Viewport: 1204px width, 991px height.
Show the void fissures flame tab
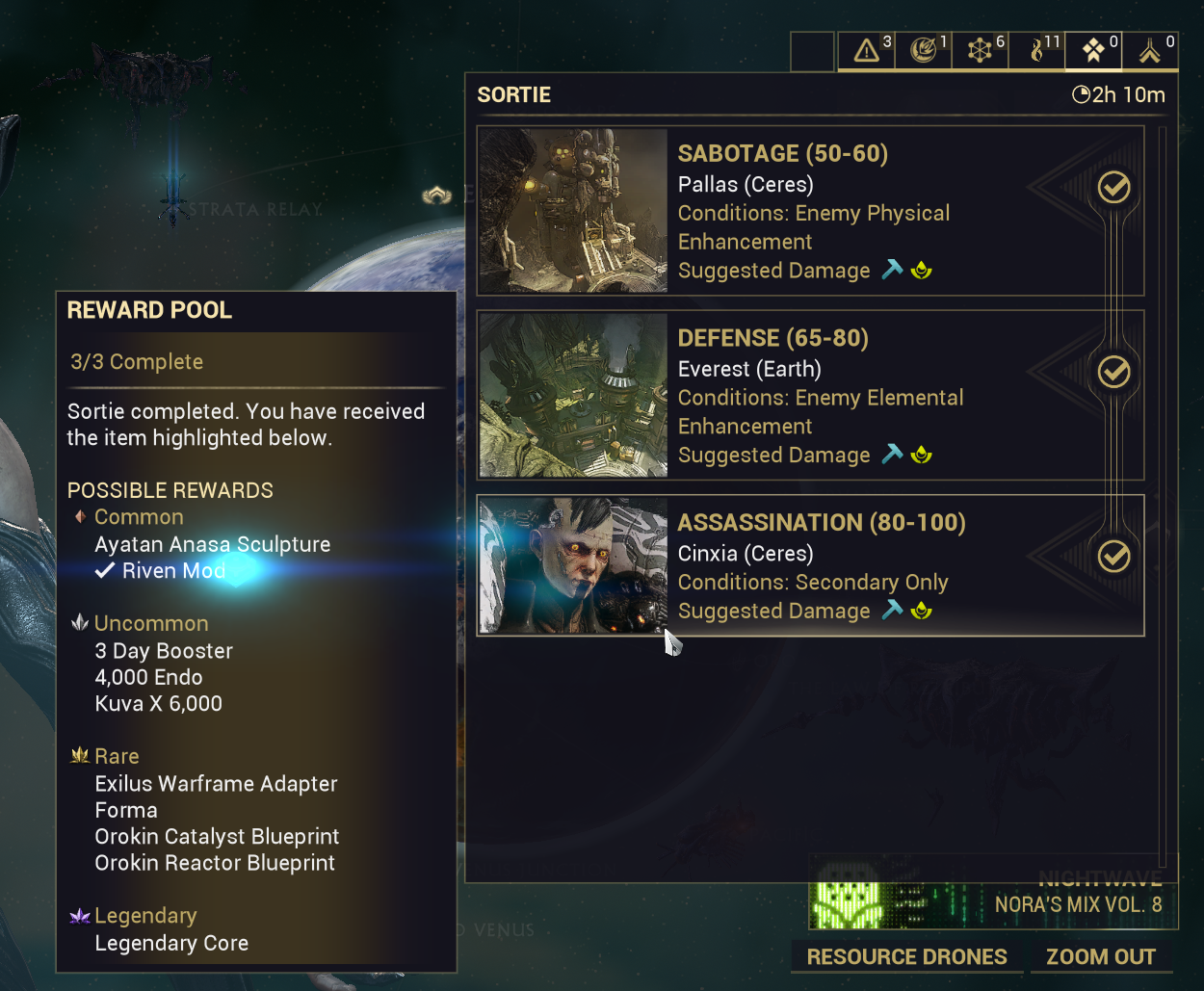[1036, 50]
